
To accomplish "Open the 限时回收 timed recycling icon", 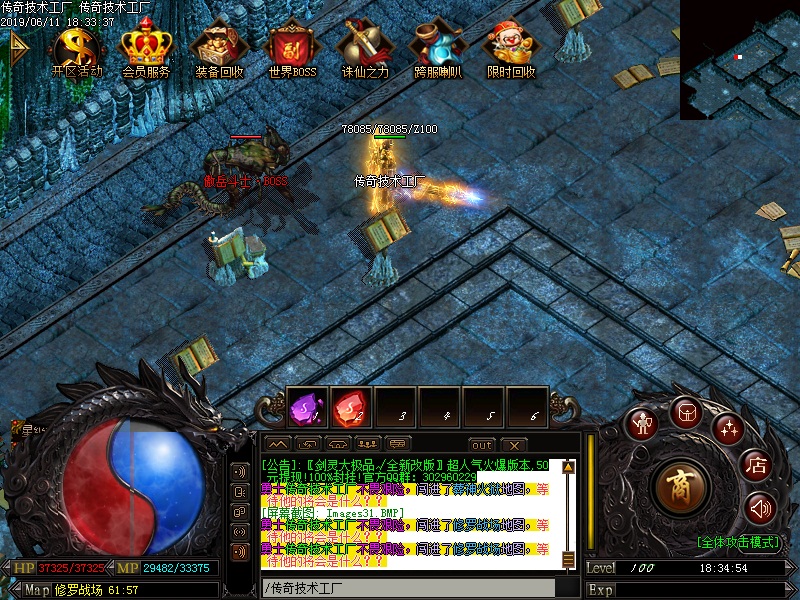I will click(510, 48).
